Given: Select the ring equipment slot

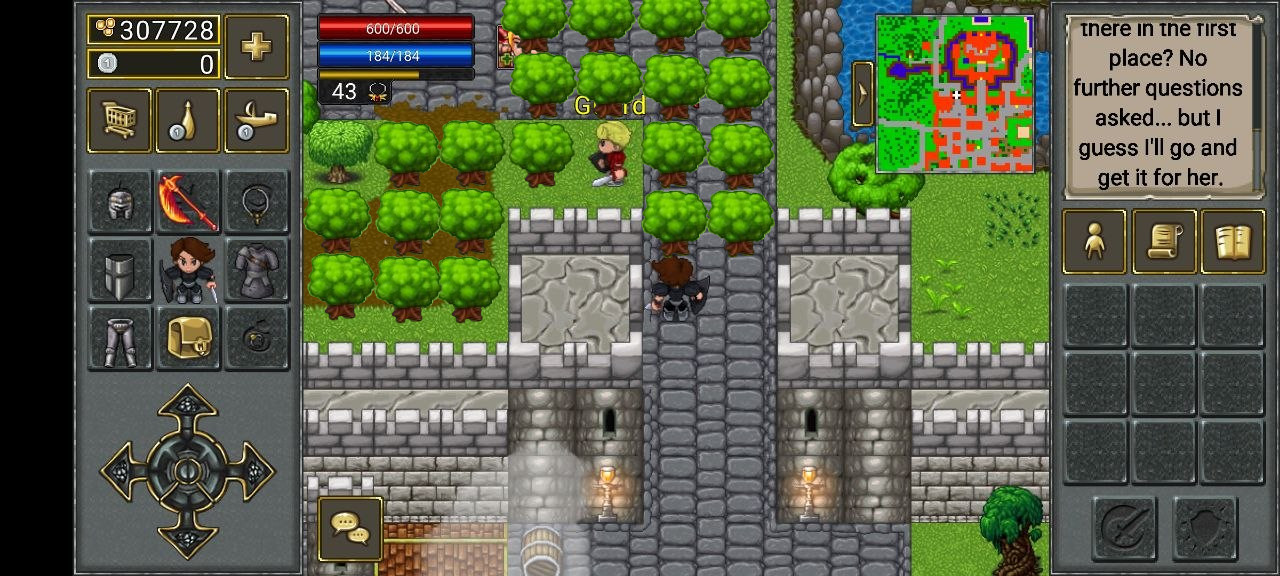Looking at the screenshot, I should [x=256, y=338].
